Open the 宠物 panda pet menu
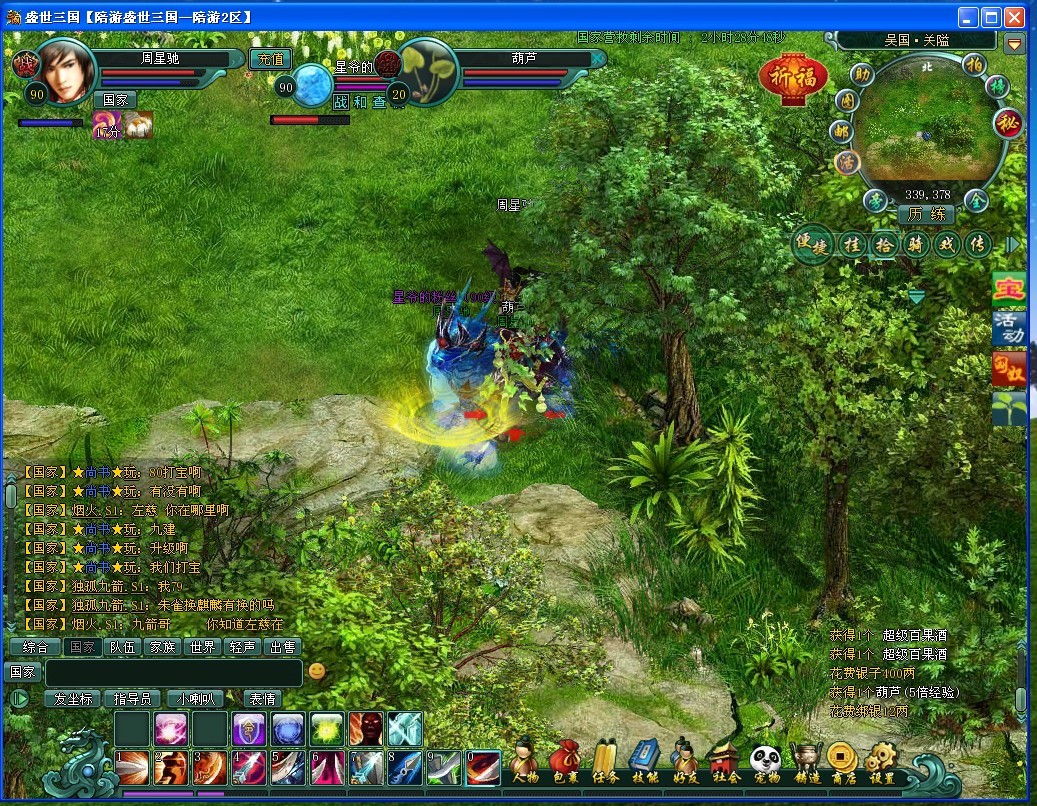Screen dimensions: 1037x806 [x=765, y=762]
